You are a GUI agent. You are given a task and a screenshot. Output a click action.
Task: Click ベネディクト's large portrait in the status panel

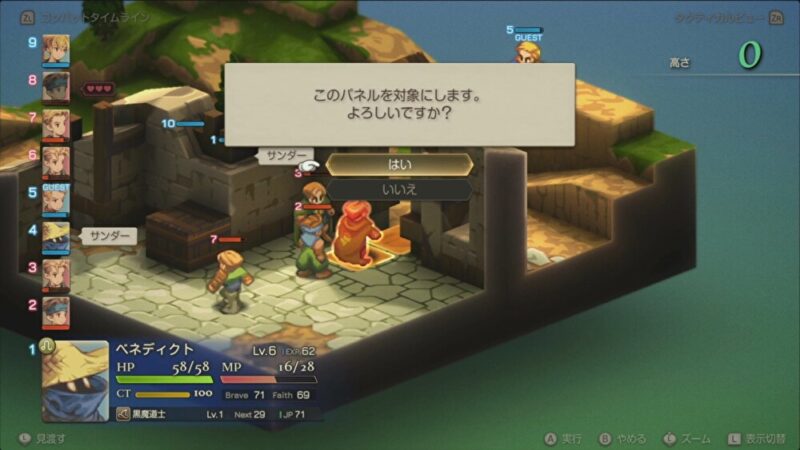click(x=75, y=381)
